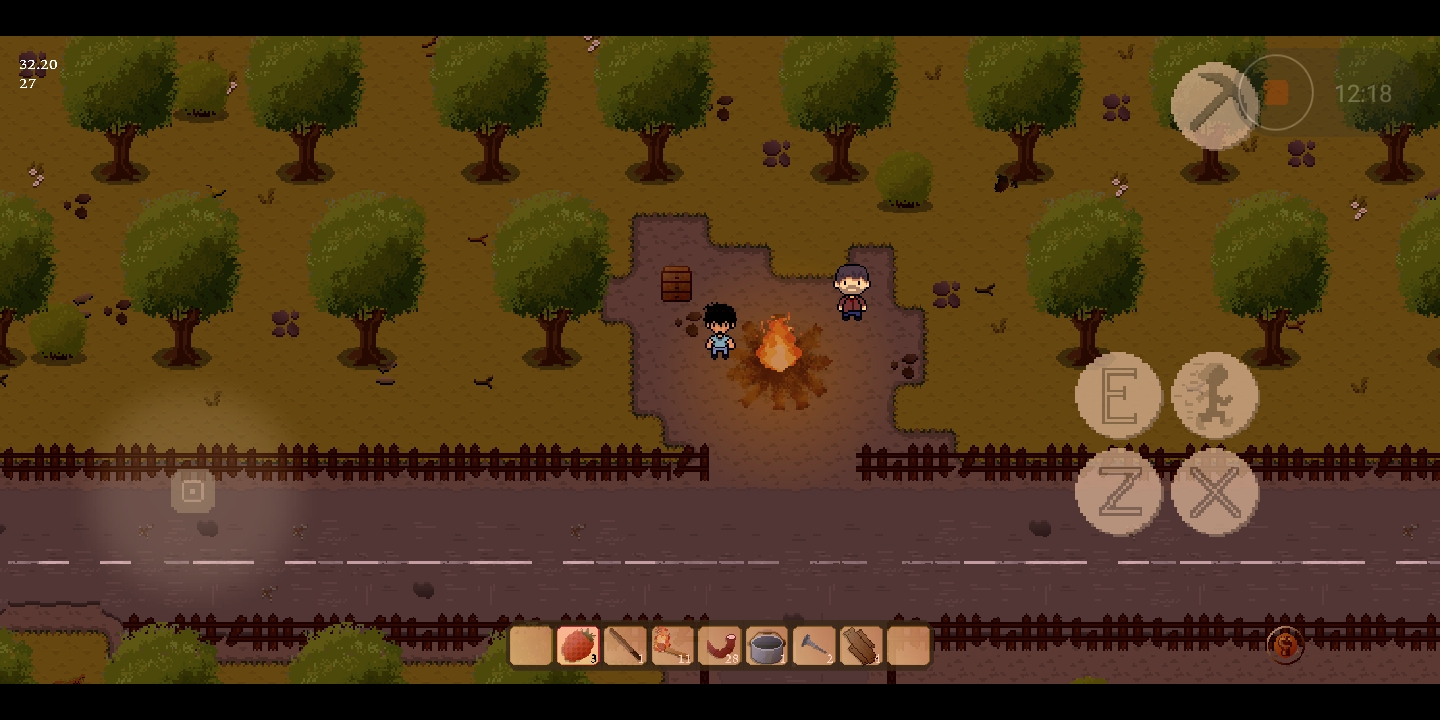Choose the burning torch in the hotbar

(672, 646)
